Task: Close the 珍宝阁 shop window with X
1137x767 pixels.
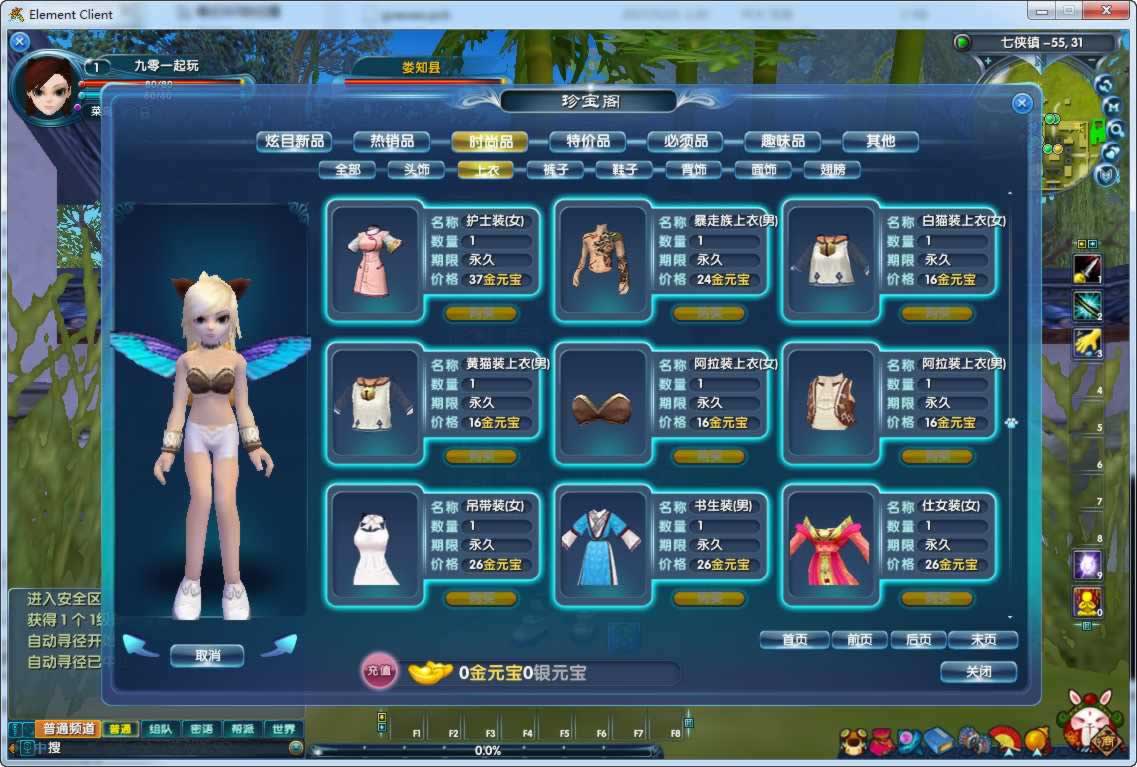Action: pos(1021,103)
